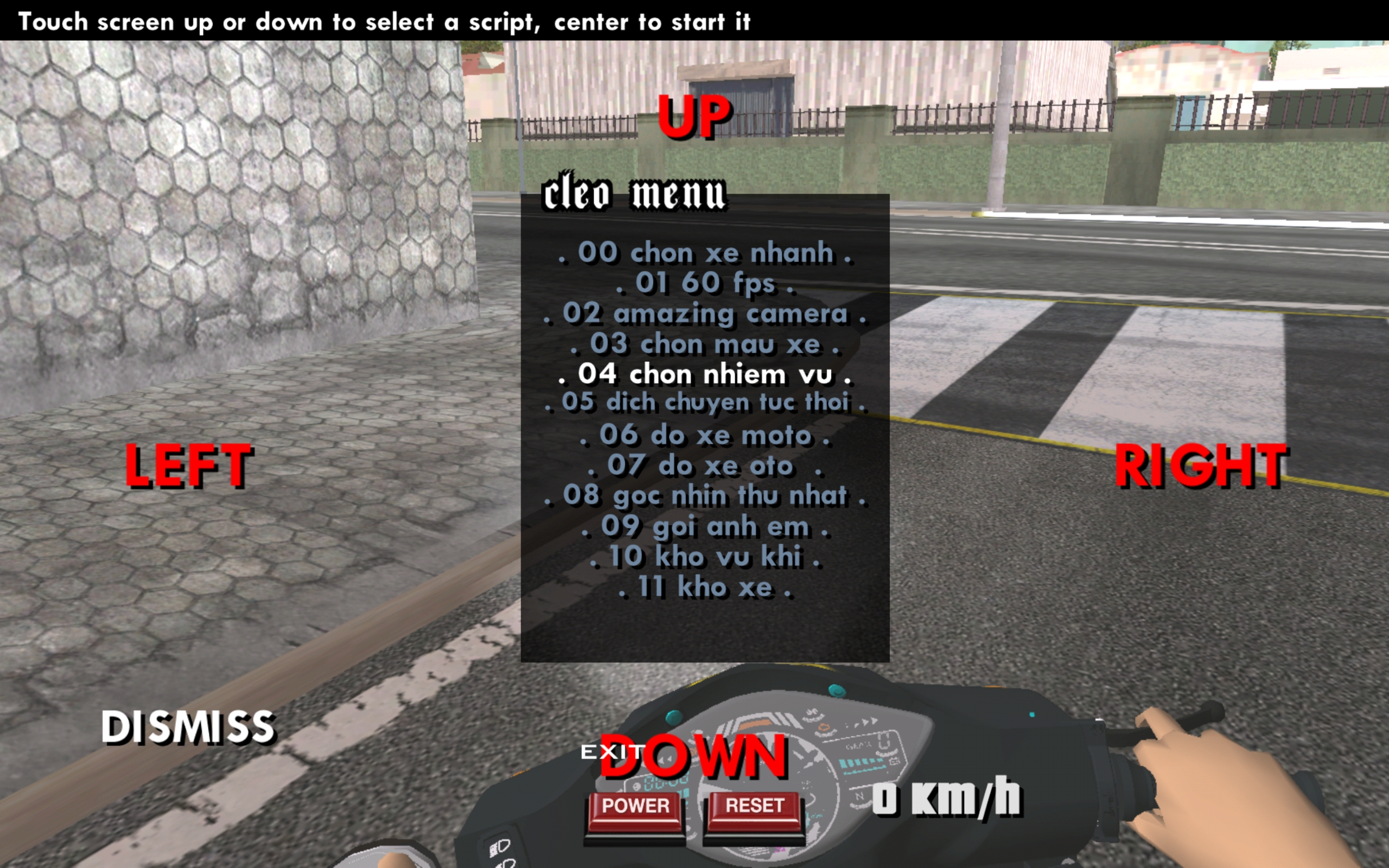This screenshot has height=868, width=1389.
Task: Pick the '11 kho xe' script
Action: coord(705,588)
